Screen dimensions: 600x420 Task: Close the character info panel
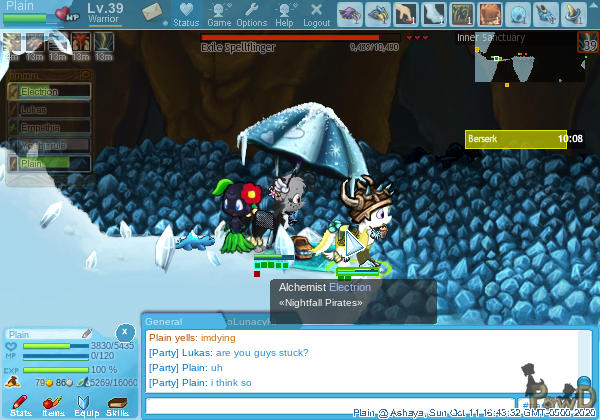pyautogui.click(x=123, y=331)
